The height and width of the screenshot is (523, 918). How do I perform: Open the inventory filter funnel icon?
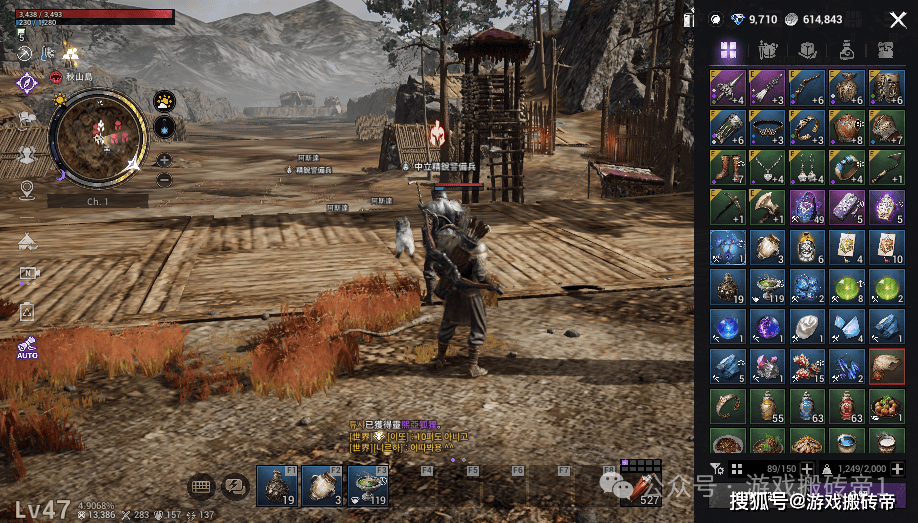coord(716,469)
